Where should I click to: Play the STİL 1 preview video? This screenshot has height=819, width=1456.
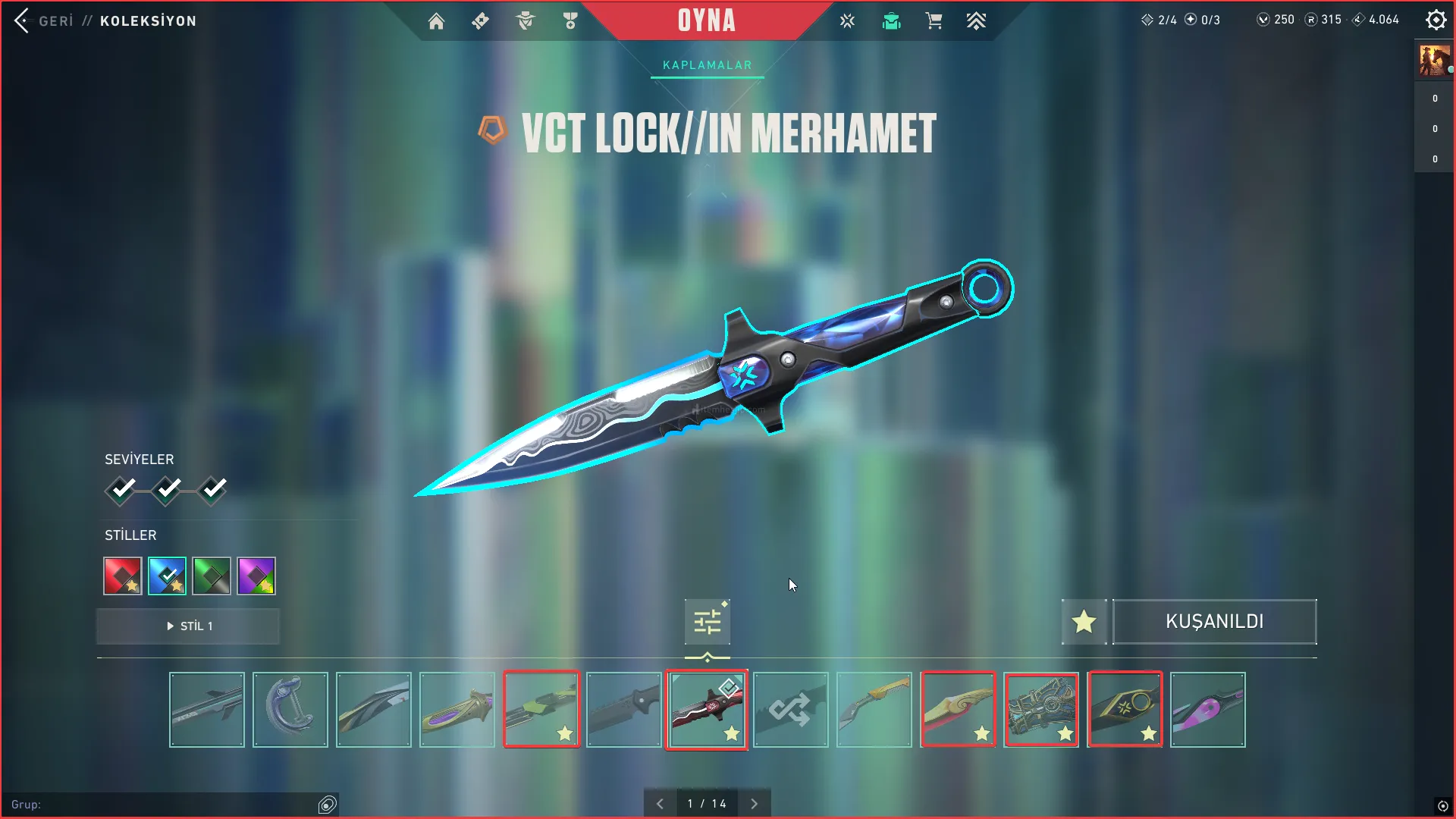tap(188, 626)
